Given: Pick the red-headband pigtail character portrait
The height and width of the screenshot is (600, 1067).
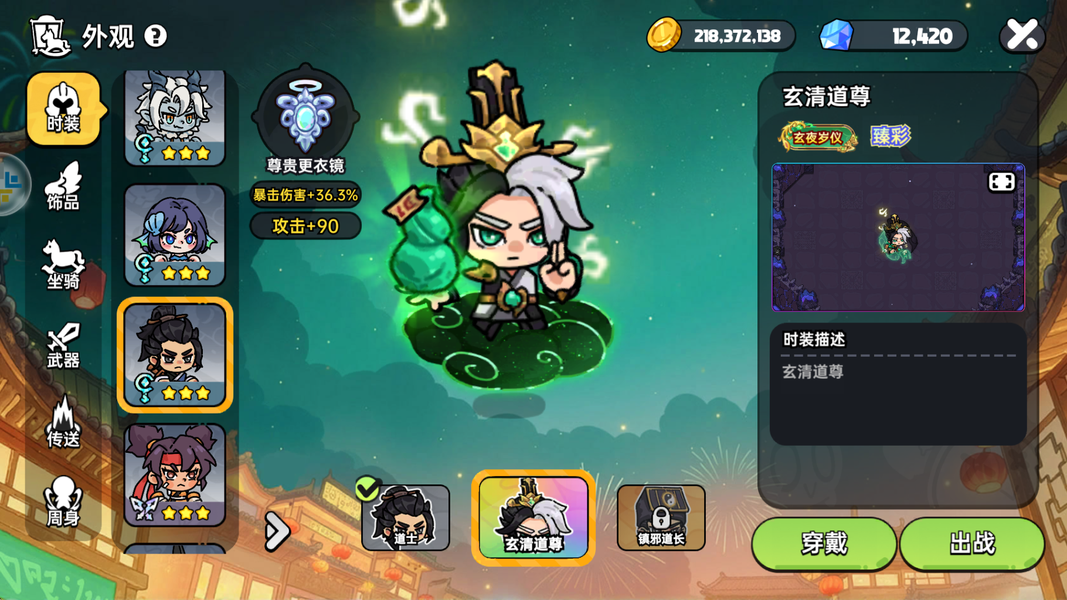Looking at the screenshot, I should point(175,474).
